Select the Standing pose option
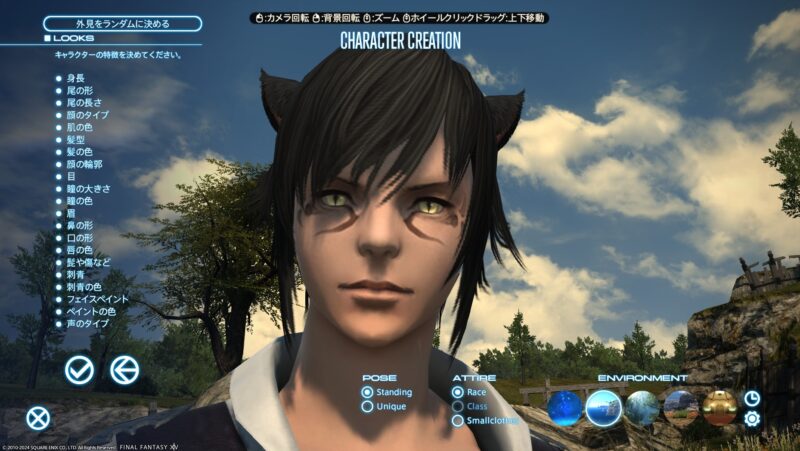This screenshot has height=451, width=800. point(388,392)
